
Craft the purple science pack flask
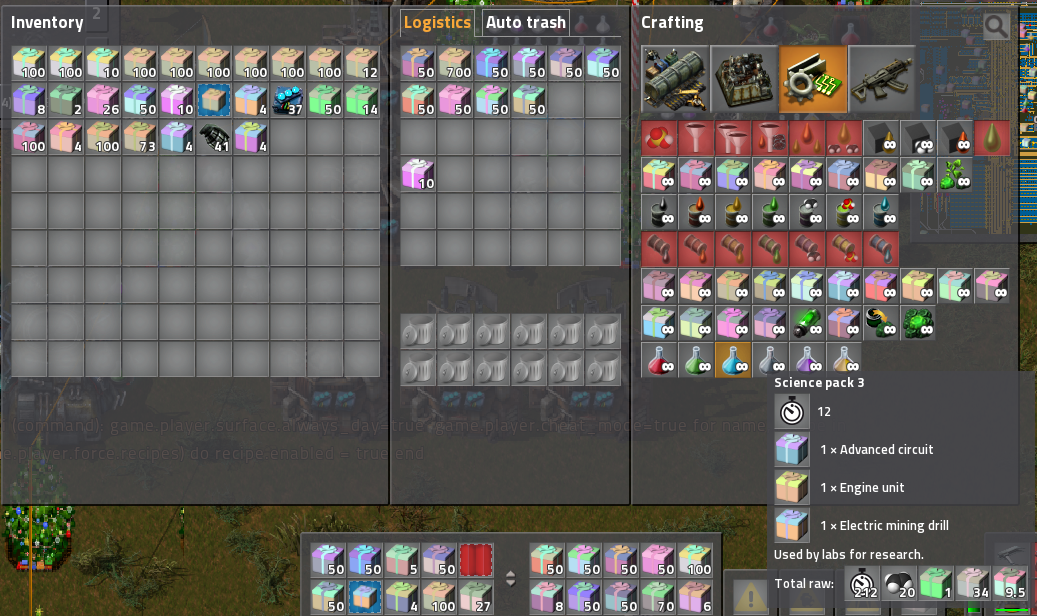[x=807, y=360]
